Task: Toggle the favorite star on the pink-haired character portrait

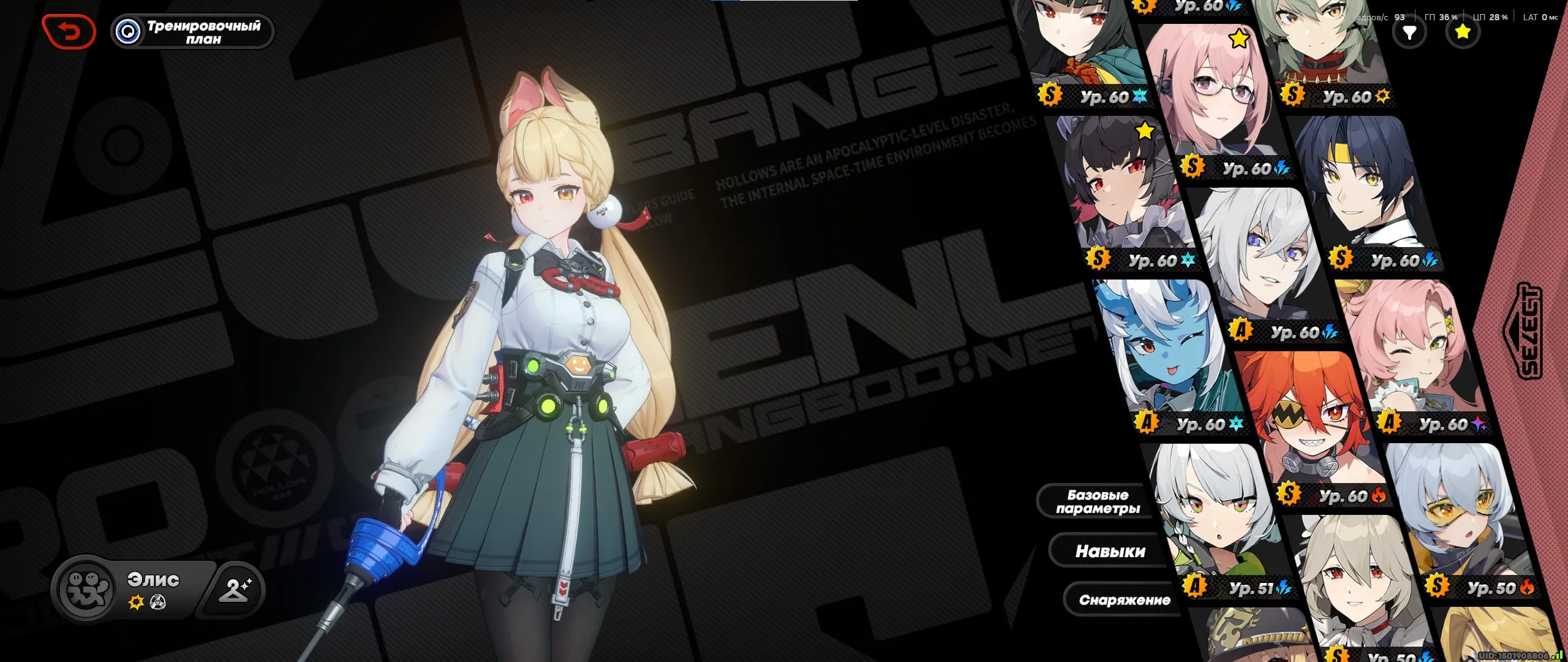Action: 1238,39
